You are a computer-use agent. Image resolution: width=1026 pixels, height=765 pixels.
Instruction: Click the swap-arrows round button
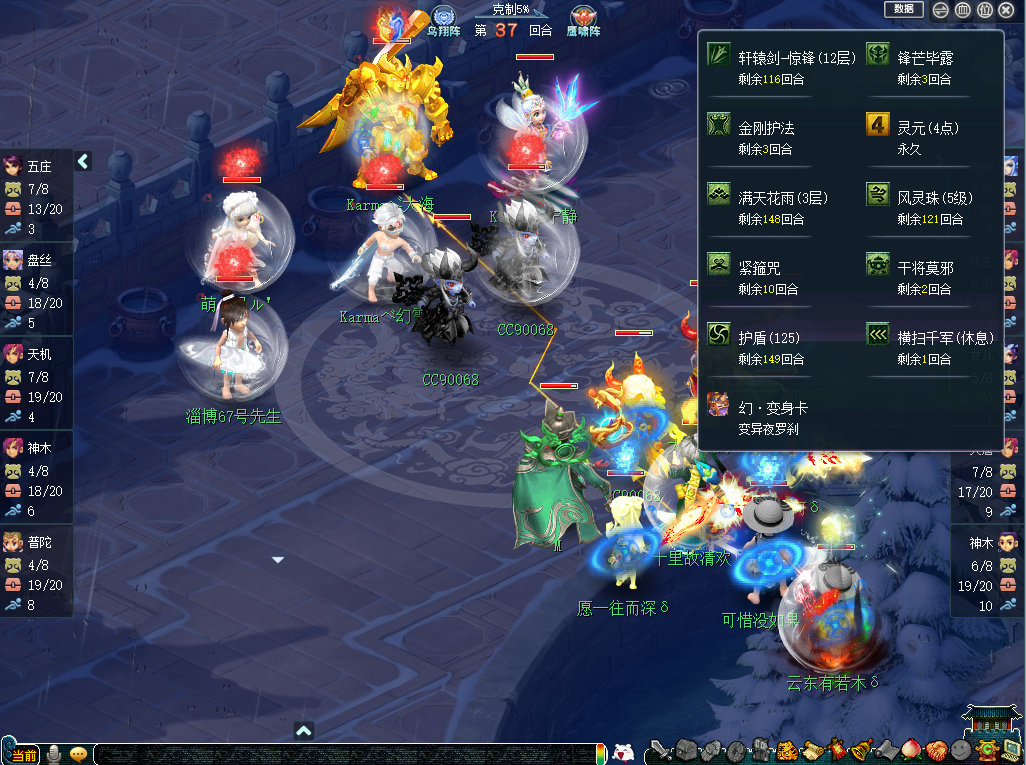point(940,10)
